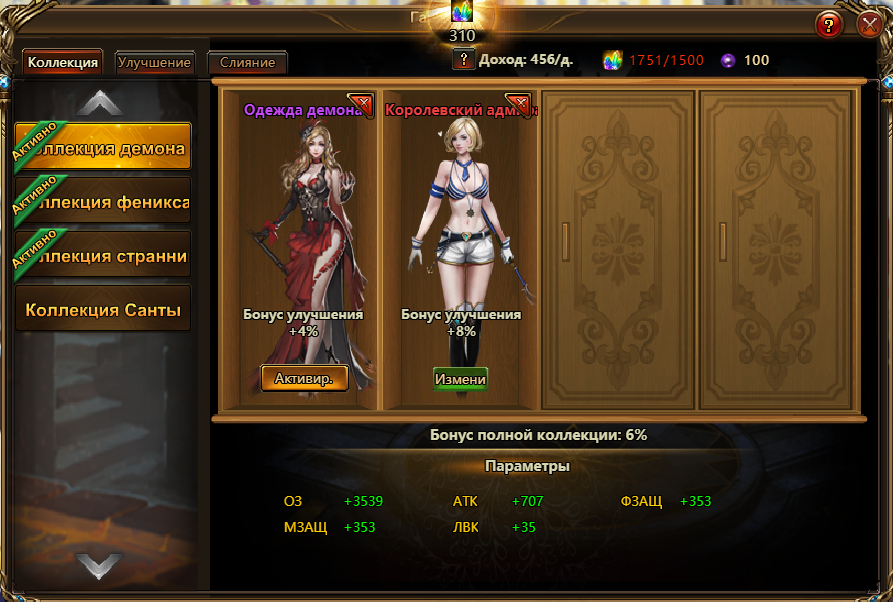Open the red question mark help button
Image resolution: width=893 pixels, height=602 pixels.
pyautogui.click(x=829, y=25)
